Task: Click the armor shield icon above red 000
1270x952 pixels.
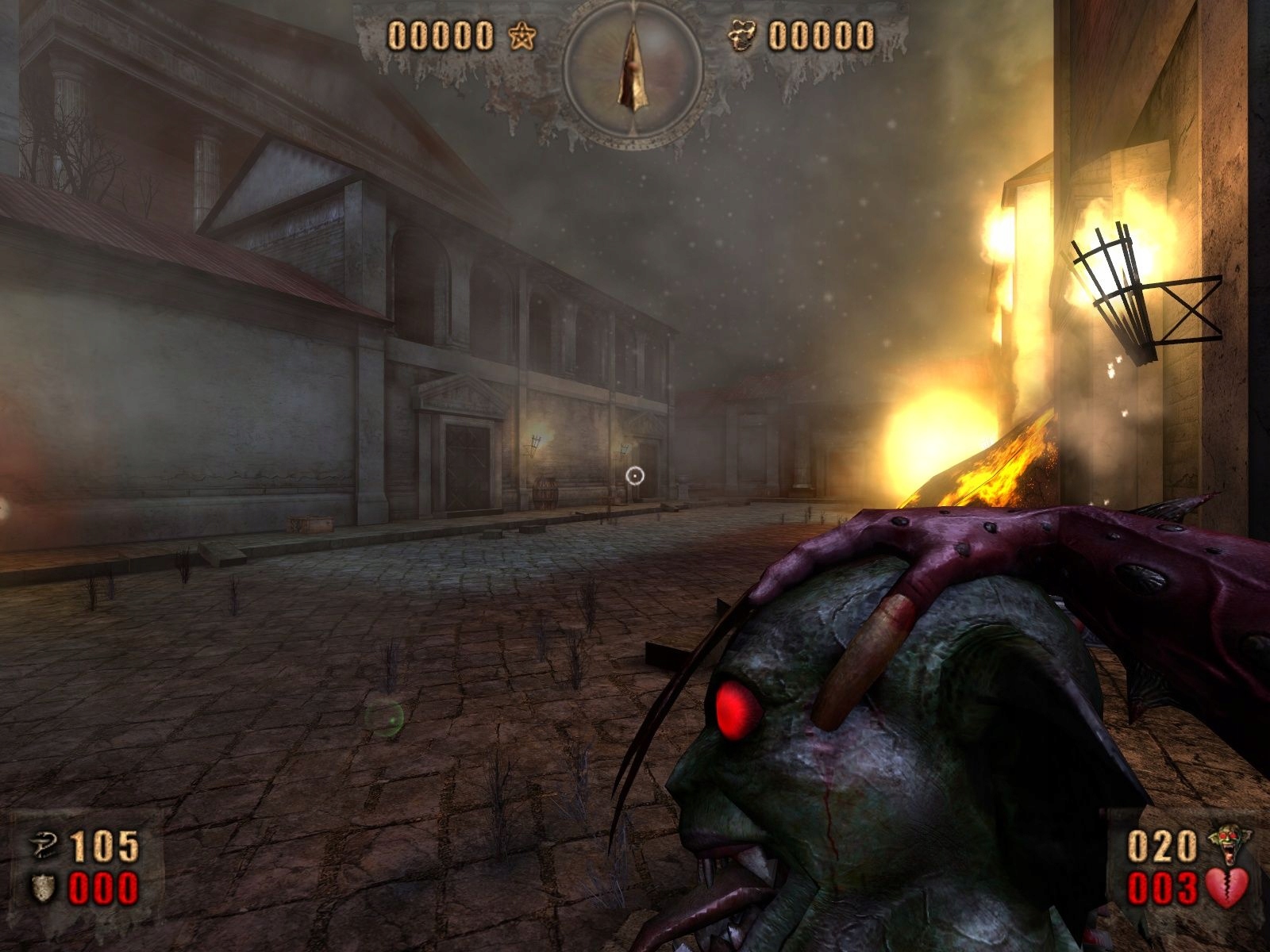Action: click(x=43, y=887)
